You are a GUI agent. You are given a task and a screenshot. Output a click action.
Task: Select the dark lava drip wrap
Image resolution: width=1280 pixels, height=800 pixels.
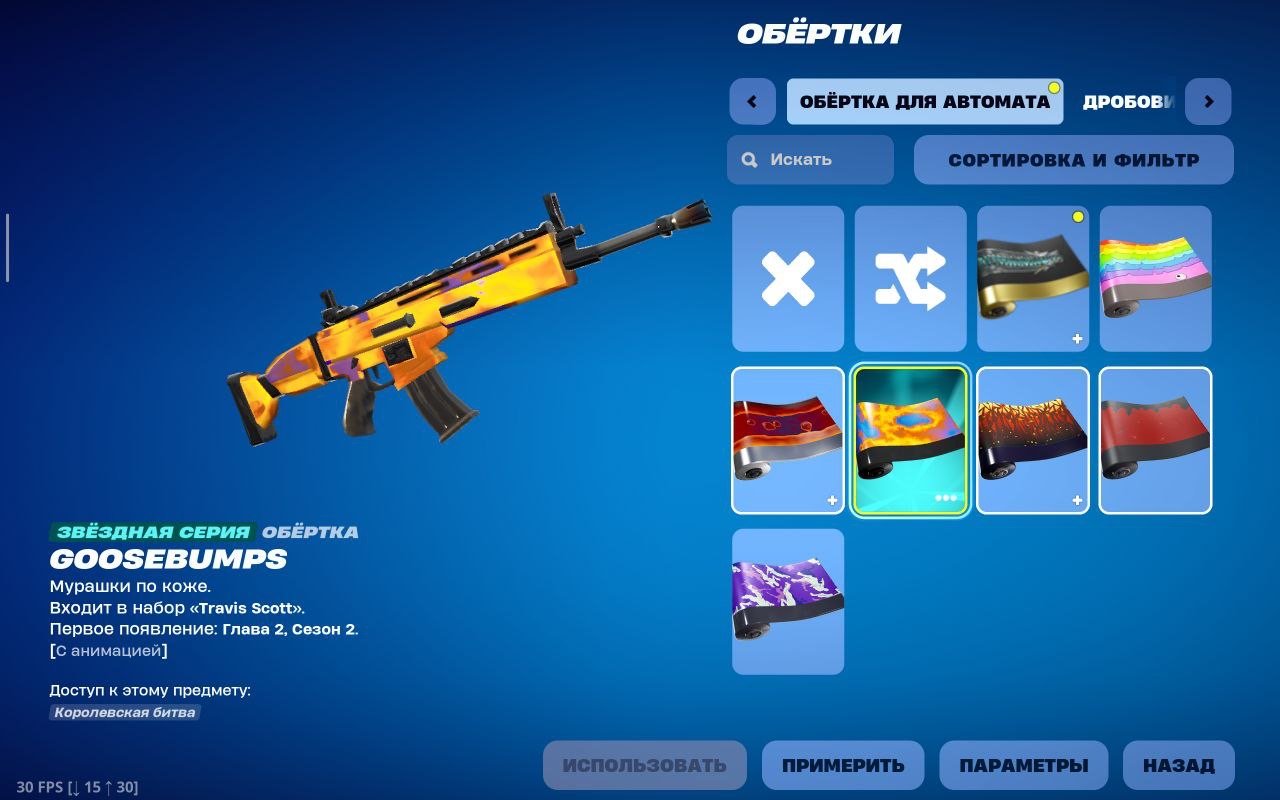click(1032, 440)
